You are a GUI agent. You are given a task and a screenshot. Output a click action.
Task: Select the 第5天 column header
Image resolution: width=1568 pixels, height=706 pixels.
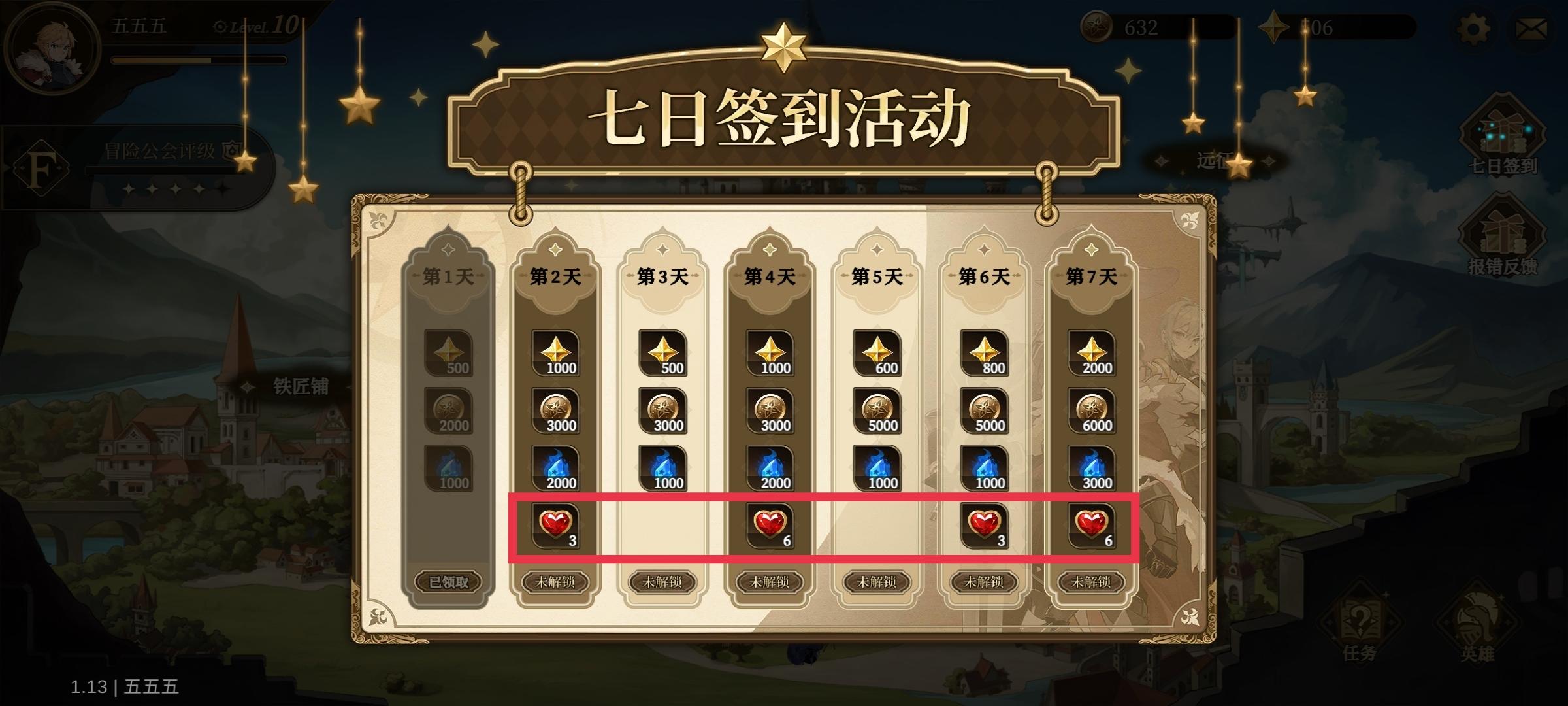[x=877, y=275]
